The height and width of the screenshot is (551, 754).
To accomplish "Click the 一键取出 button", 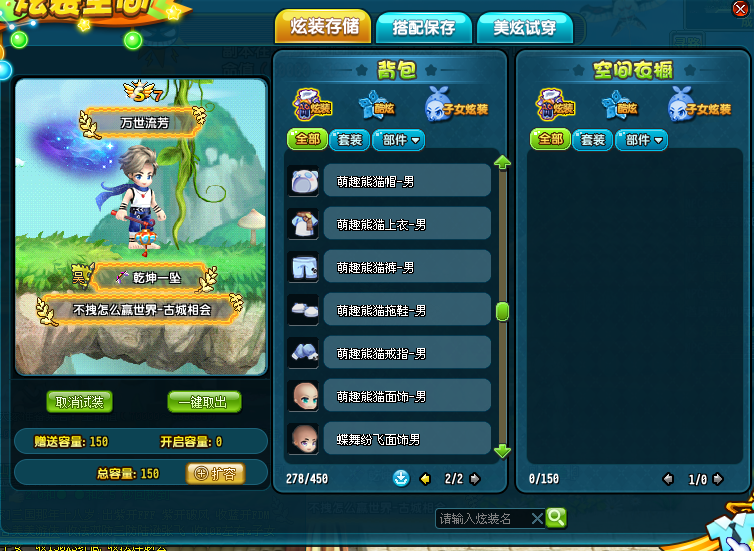I will [204, 402].
